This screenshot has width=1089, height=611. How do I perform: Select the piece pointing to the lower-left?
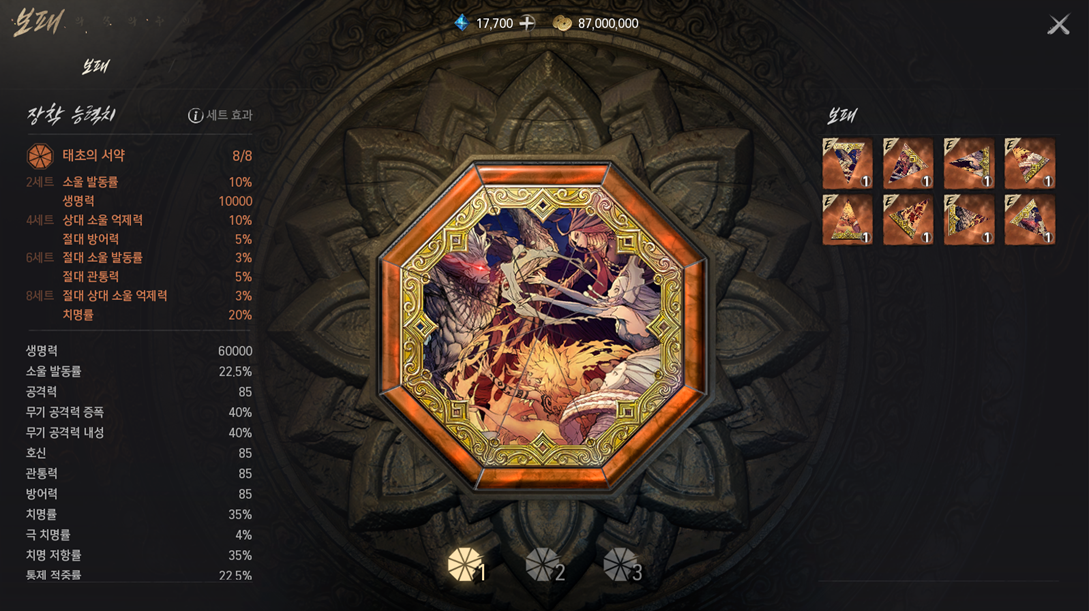pyautogui.click(x=908, y=163)
